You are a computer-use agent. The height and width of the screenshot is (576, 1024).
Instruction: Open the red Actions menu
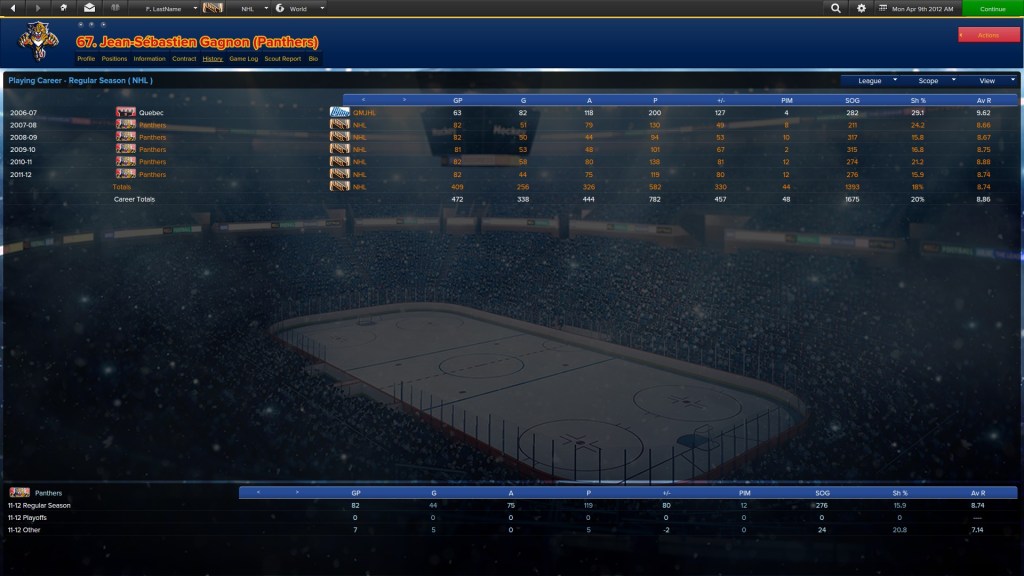tap(988, 35)
